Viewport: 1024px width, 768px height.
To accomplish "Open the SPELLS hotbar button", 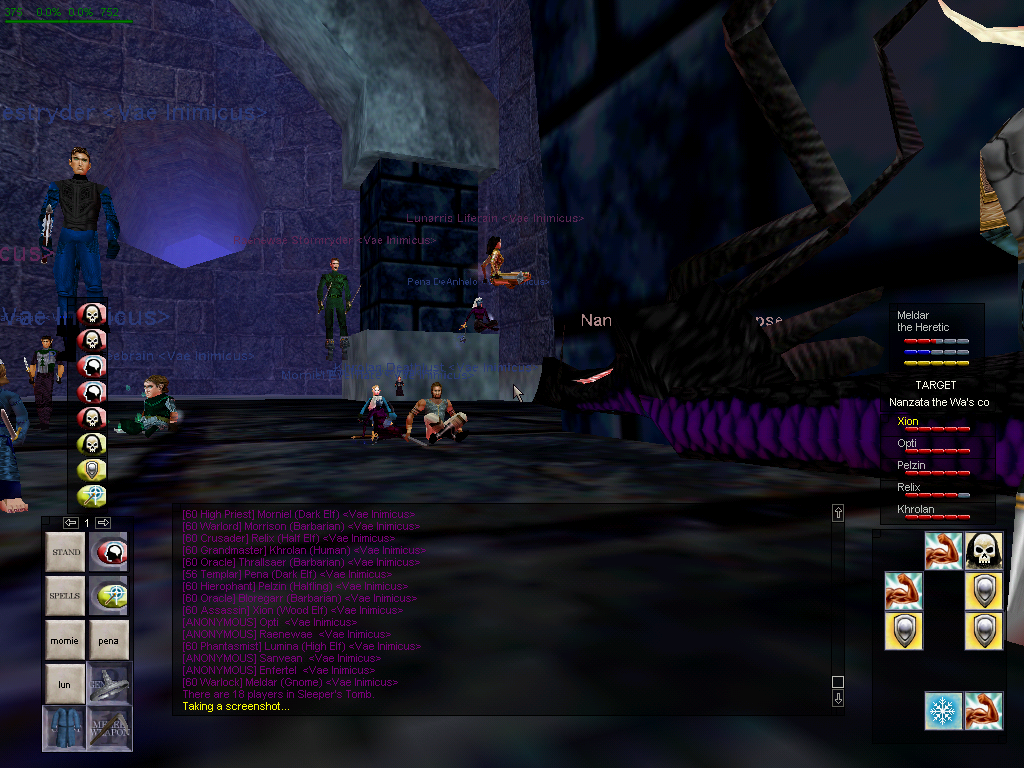I will point(66,596).
